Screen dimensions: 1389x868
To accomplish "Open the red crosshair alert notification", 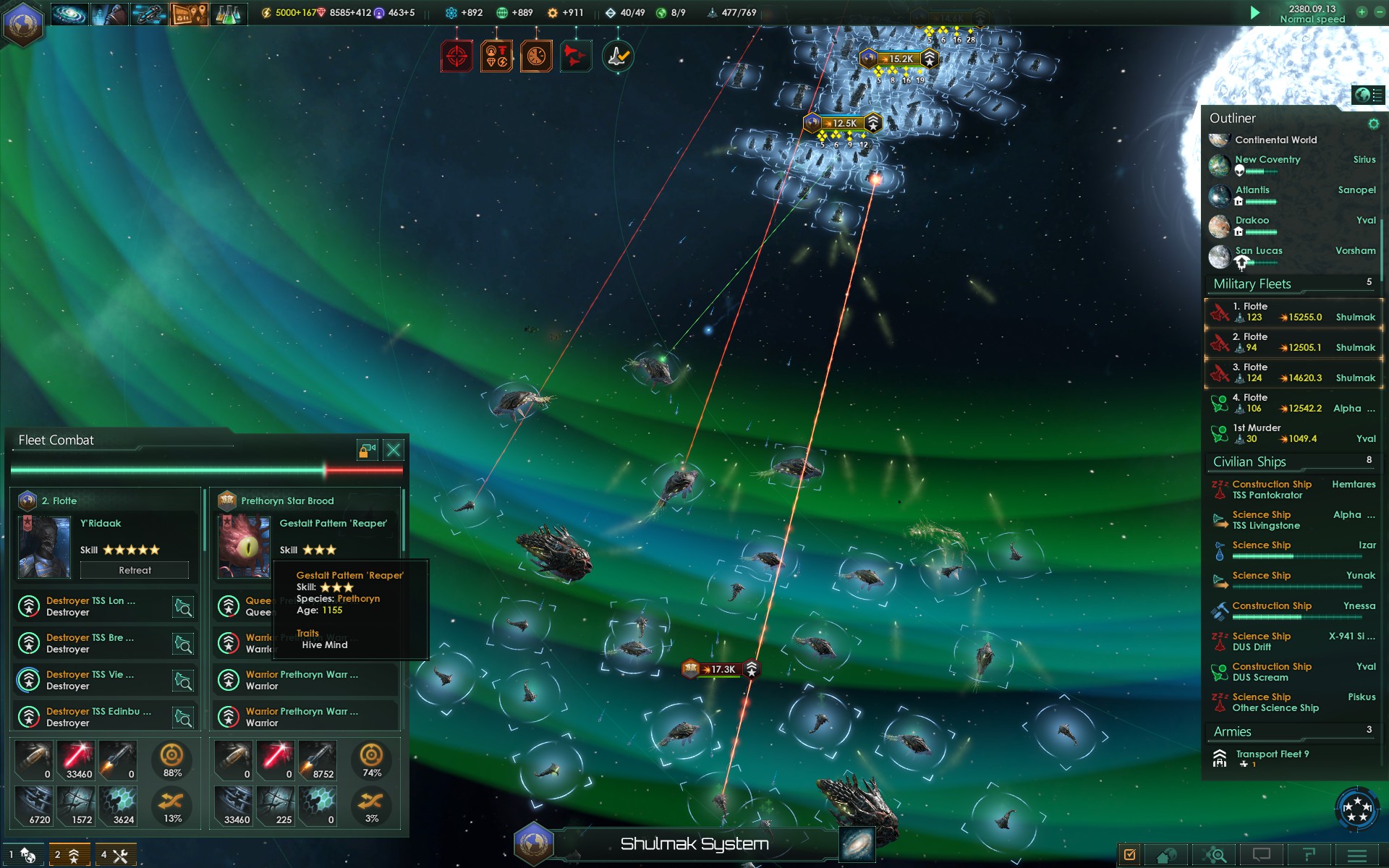I will coord(456,56).
